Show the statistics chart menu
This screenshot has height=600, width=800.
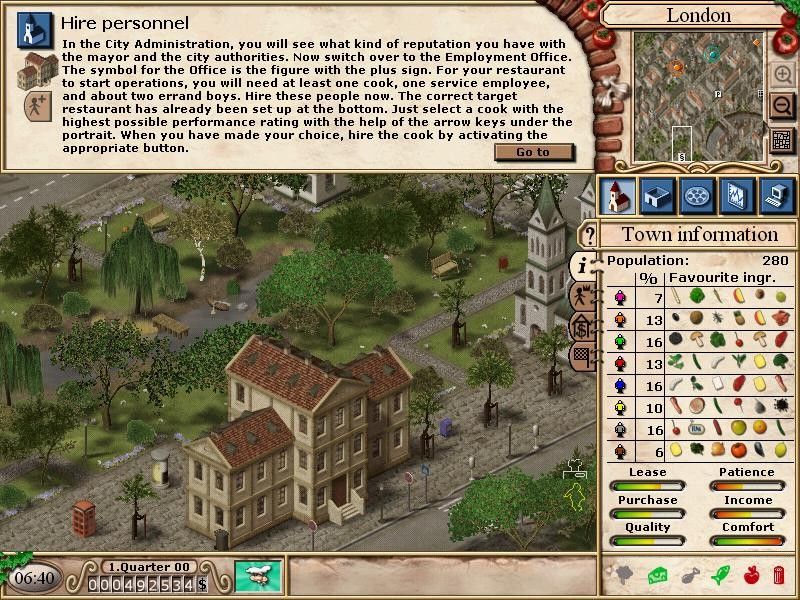tap(736, 196)
